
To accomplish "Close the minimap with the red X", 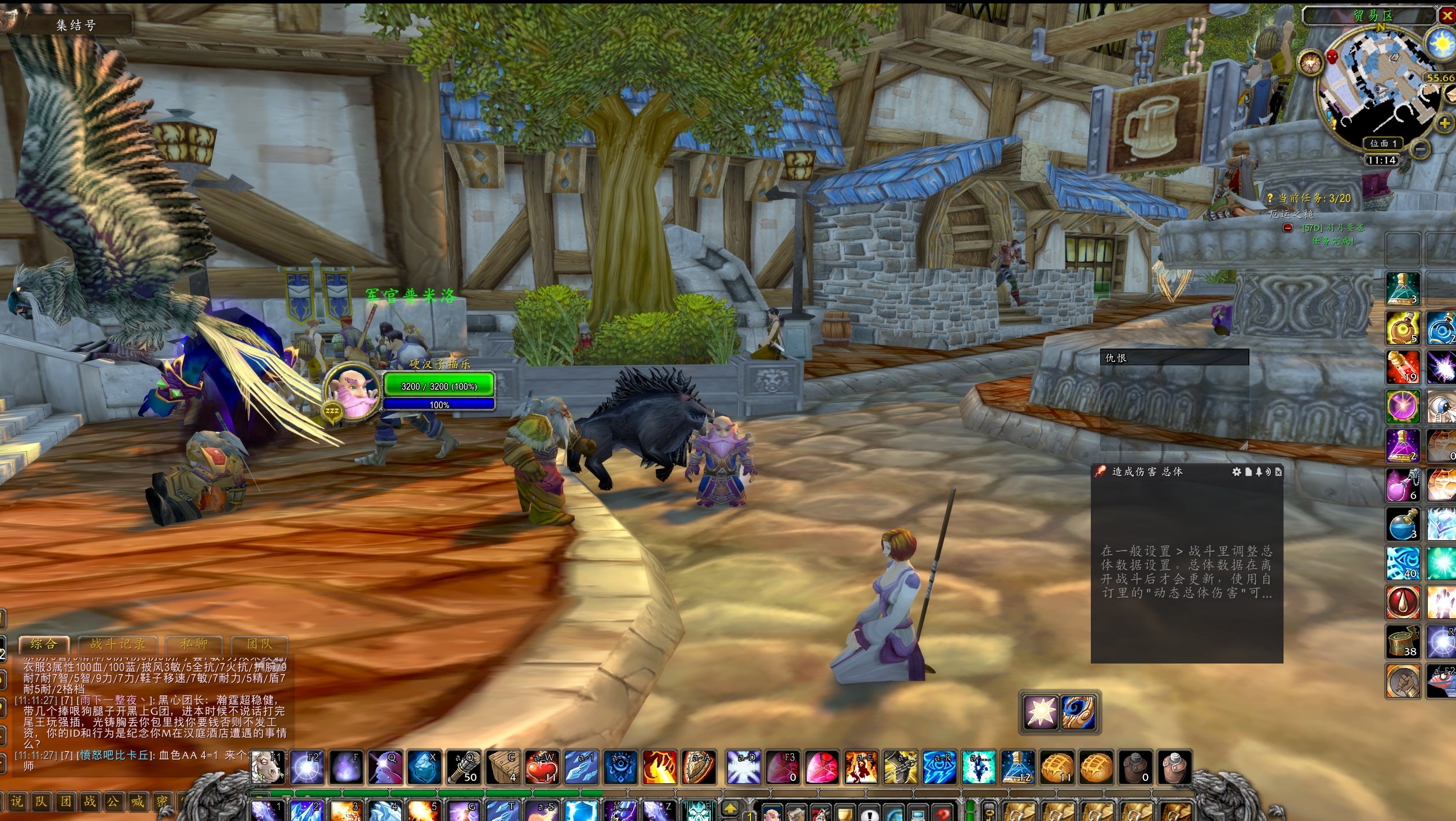I will click(x=1447, y=16).
